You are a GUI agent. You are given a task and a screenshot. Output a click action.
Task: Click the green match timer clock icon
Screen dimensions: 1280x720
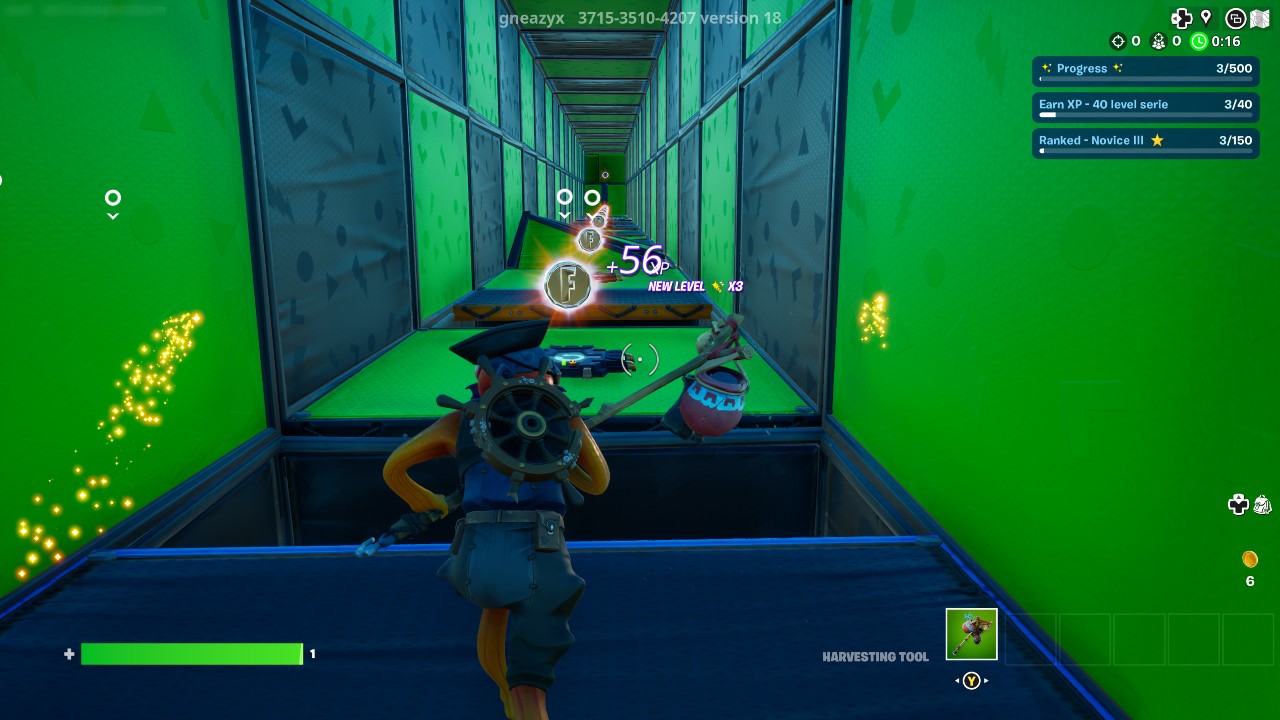click(x=1199, y=42)
